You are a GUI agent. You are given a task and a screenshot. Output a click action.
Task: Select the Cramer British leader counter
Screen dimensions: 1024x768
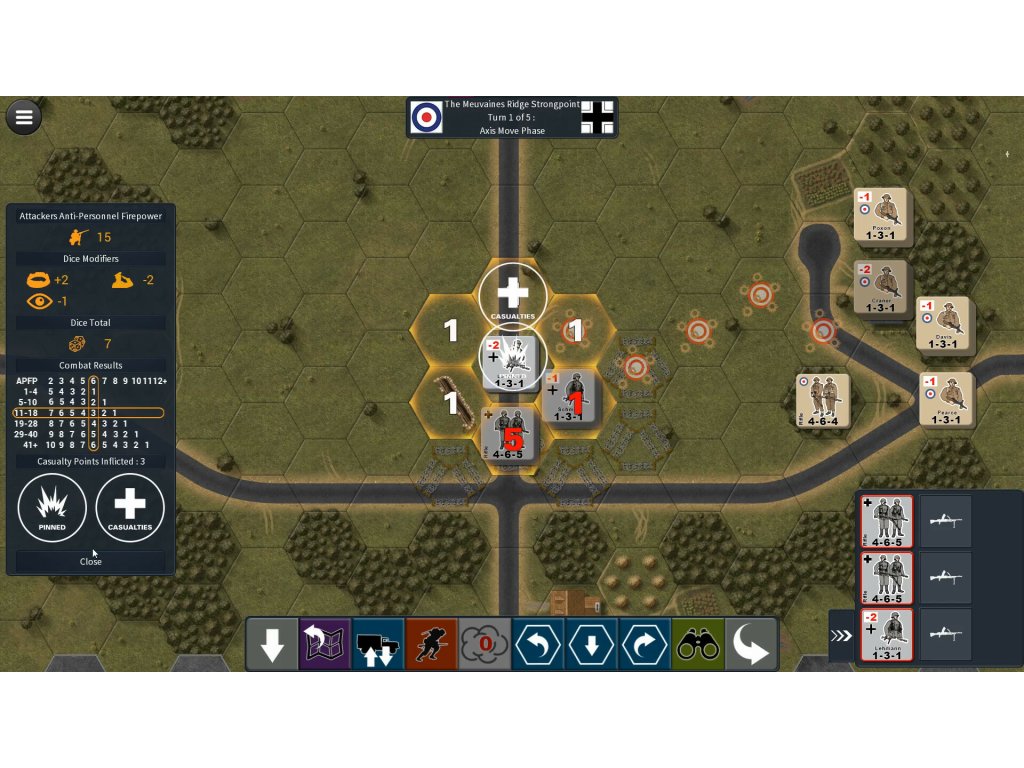[880, 288]
